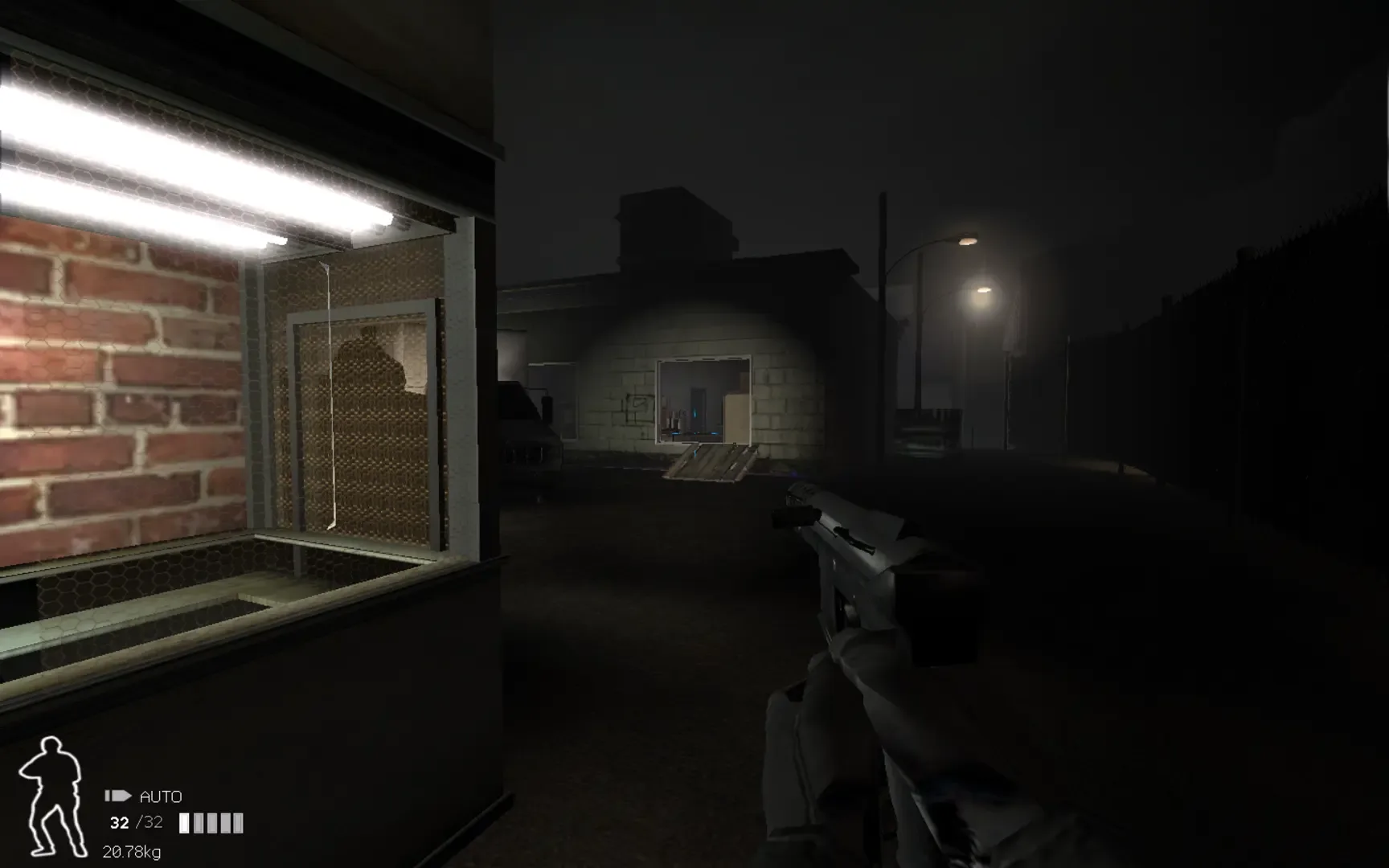Click the first magazine bar indicator
Screen dimensions: 1389x868
pyautogui.click(x=186, y=822)
